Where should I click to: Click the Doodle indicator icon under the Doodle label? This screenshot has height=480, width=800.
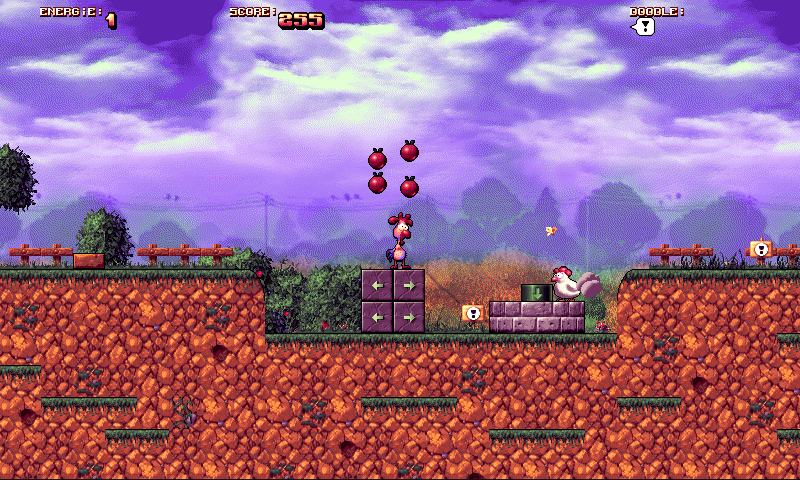644,27
